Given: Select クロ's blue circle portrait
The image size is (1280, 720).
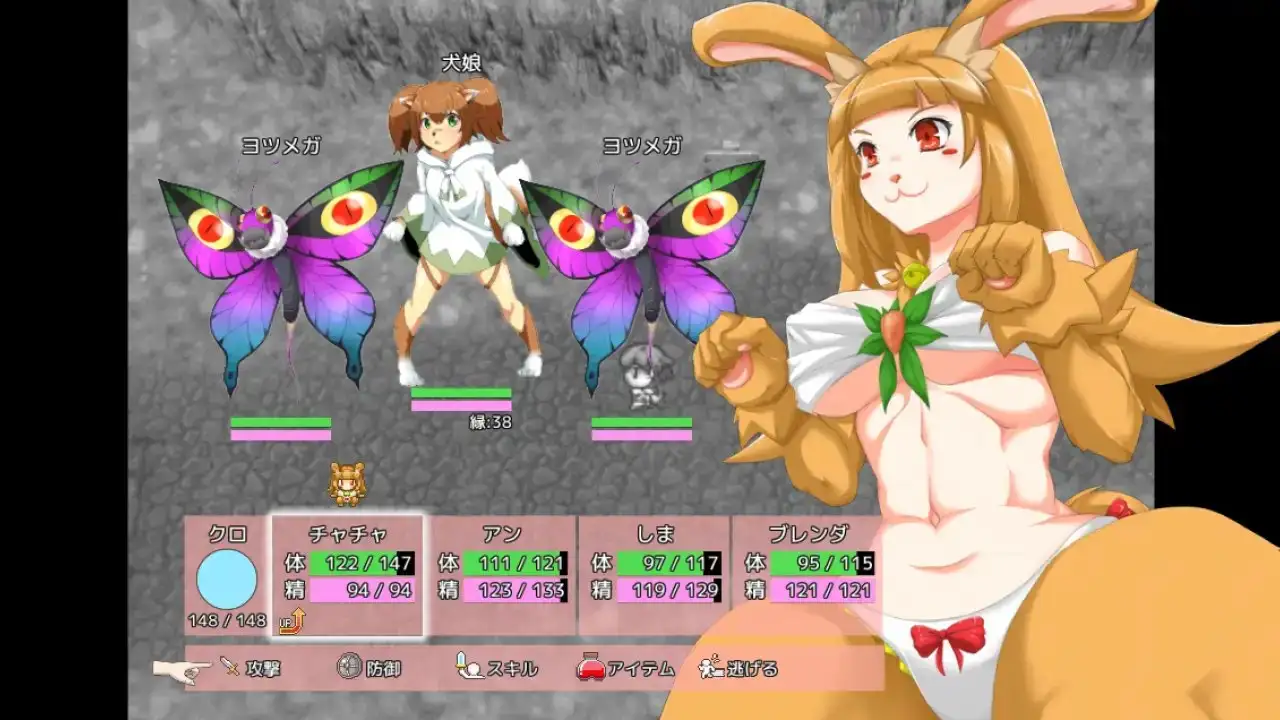Looking at the screenshot, I should (x=227, y=580).
